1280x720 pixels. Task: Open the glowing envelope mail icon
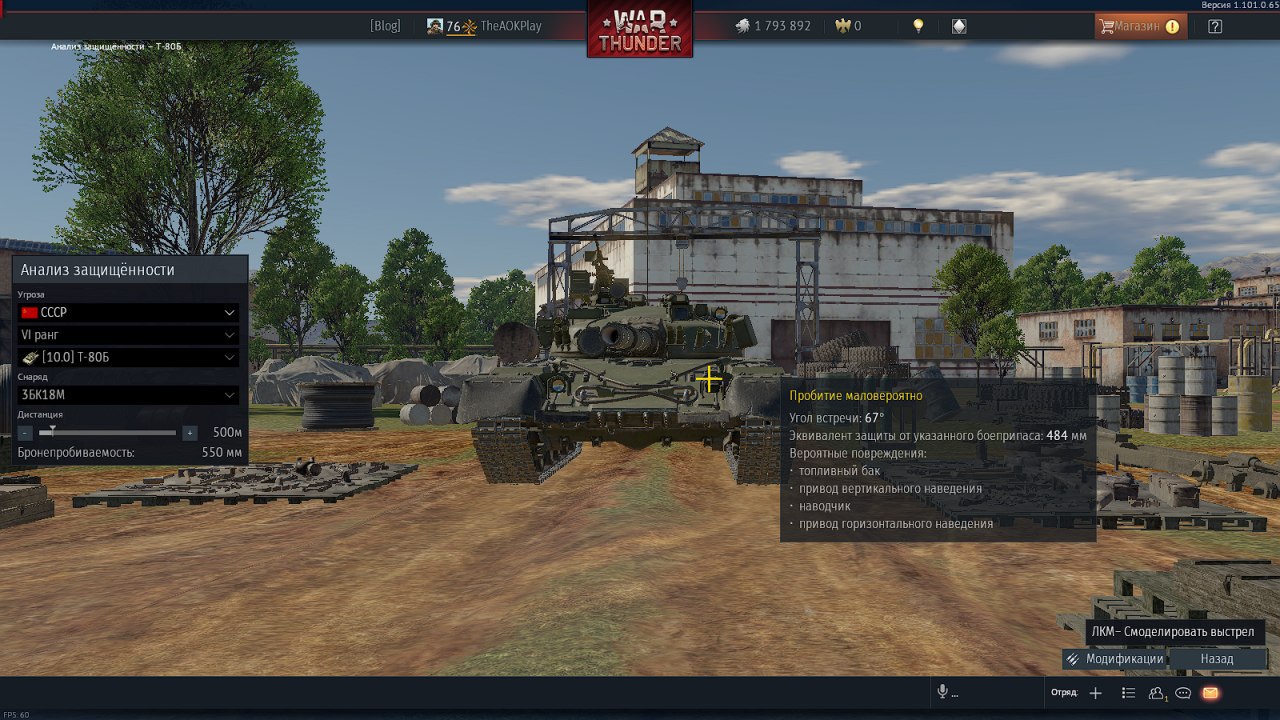[1210, 693]
